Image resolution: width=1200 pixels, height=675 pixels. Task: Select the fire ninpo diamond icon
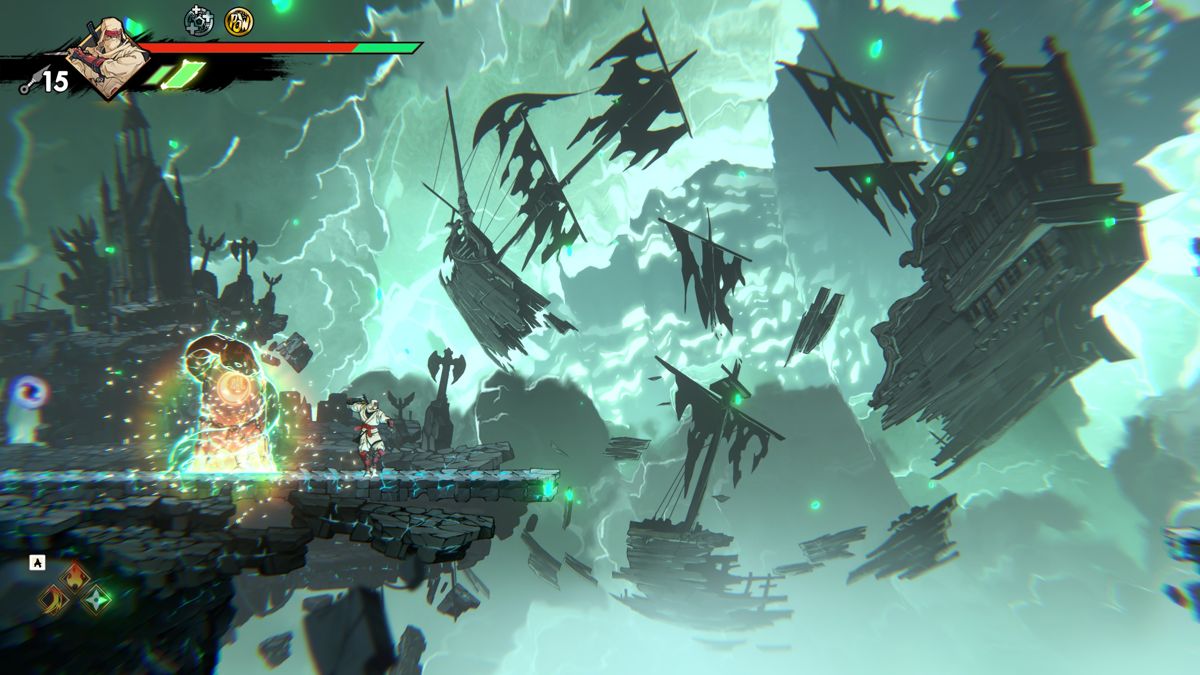[75, 577]
